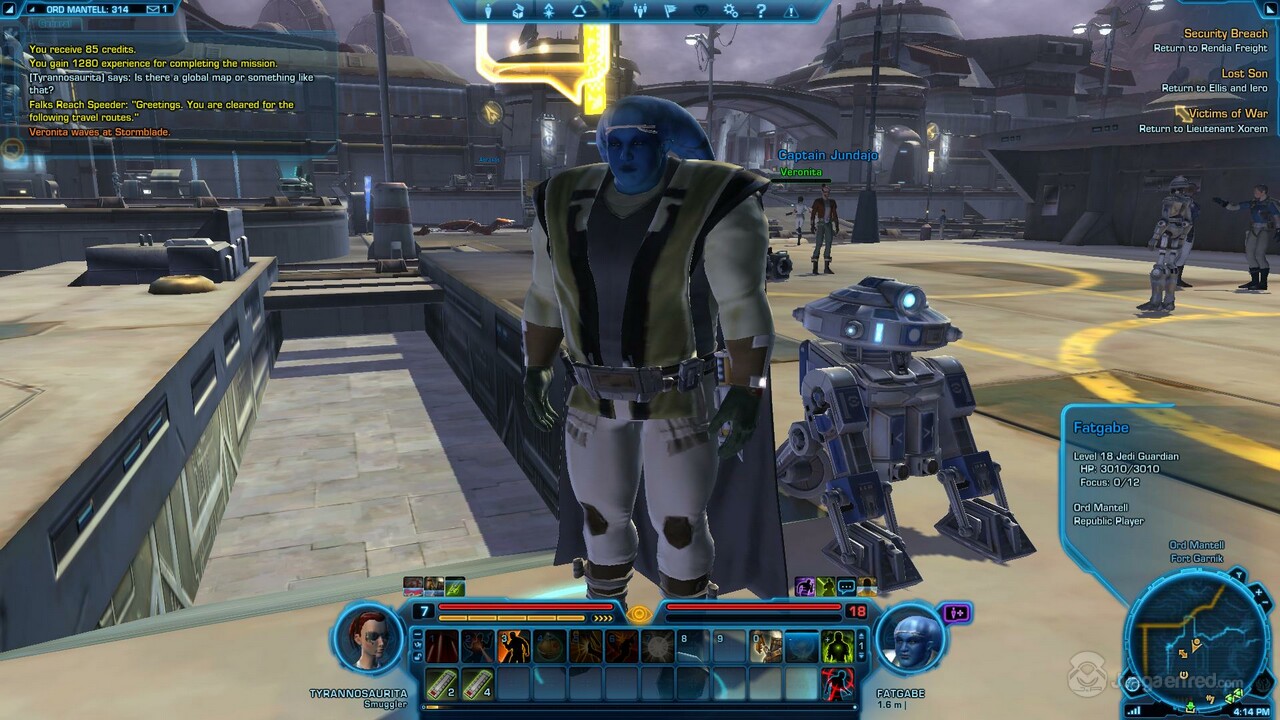Activate ability in hotbar slot 3

[514, 647]
